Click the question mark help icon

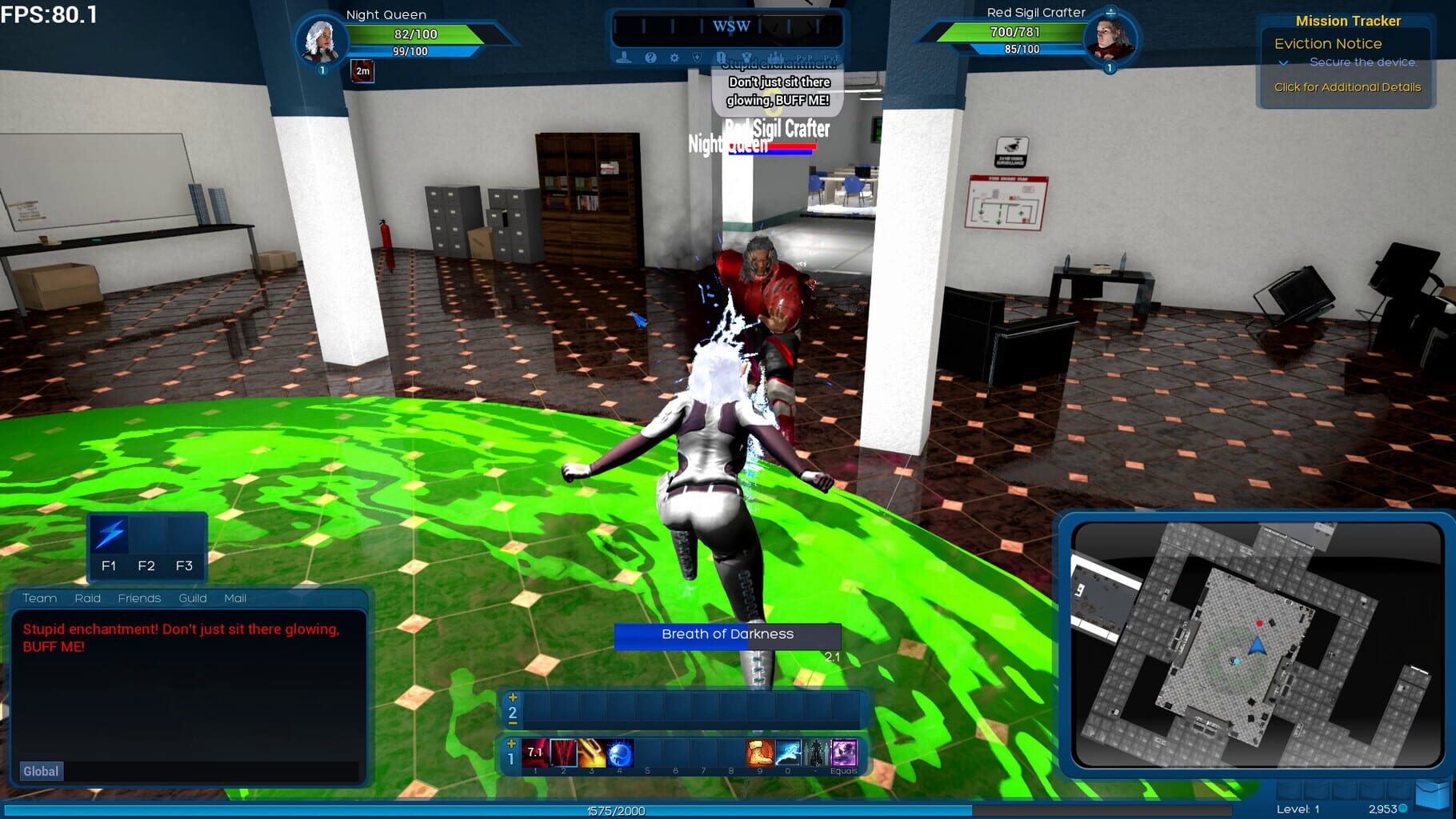coord(650,58)
